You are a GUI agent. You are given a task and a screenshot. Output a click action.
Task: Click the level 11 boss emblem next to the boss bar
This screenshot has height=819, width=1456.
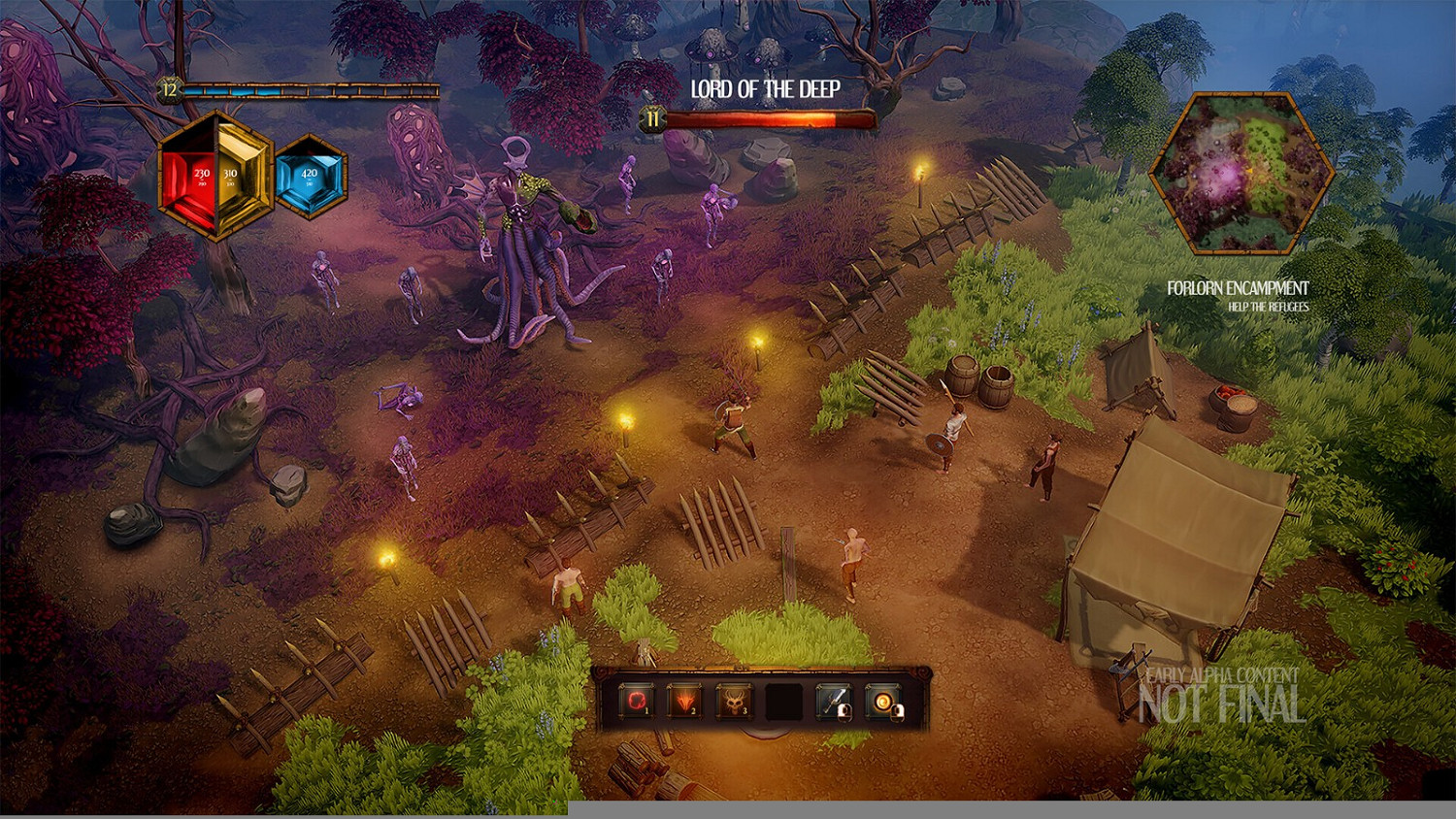pyautogui.click(x=653, y=119)
